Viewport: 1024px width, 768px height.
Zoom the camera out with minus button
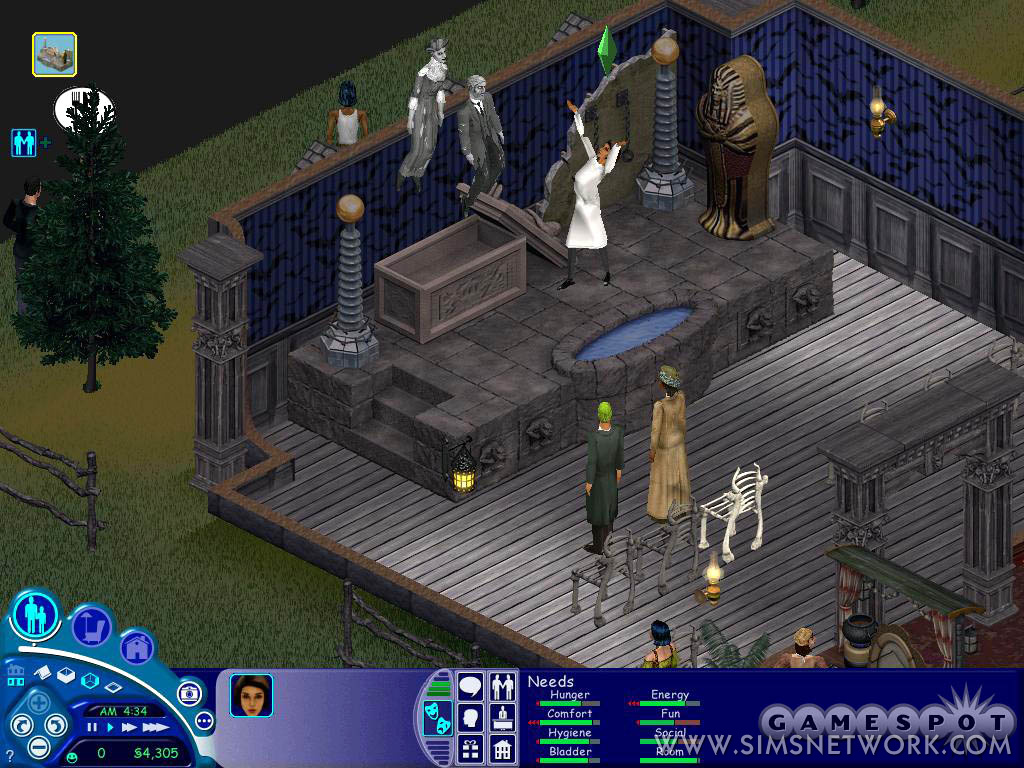(38, 746)
